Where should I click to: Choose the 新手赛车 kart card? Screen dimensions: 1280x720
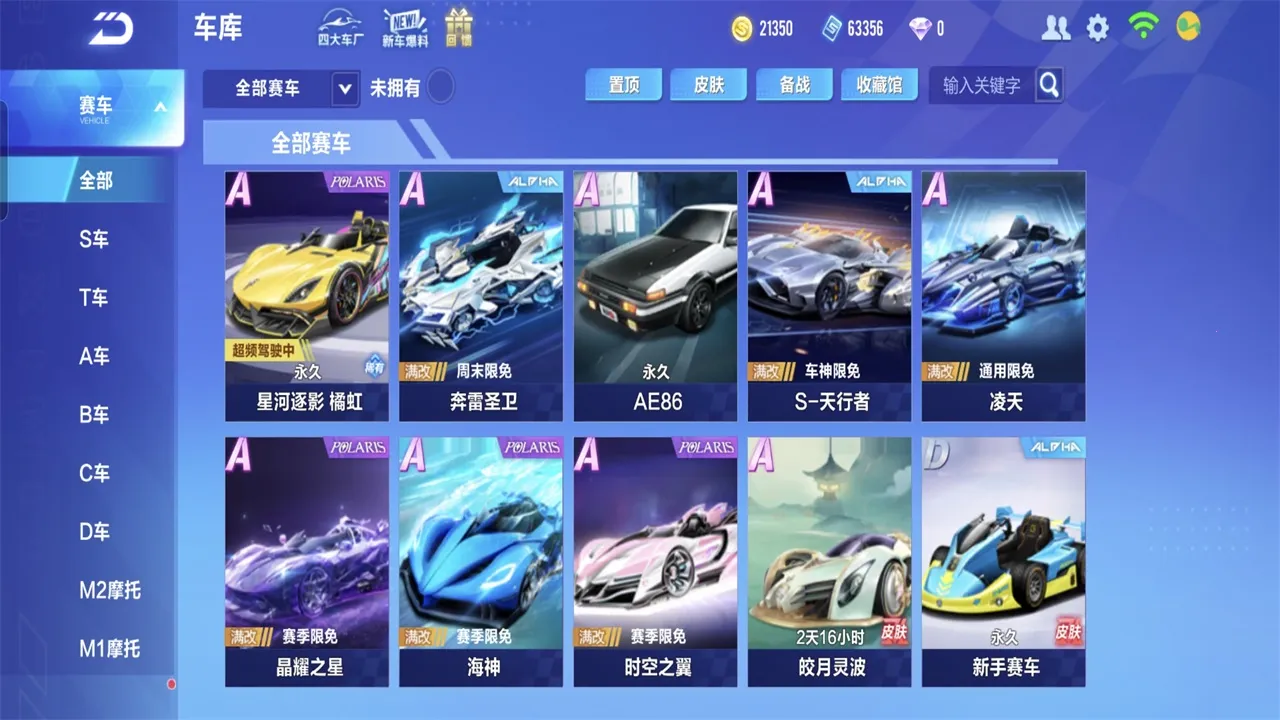(x=1003, y=561)
